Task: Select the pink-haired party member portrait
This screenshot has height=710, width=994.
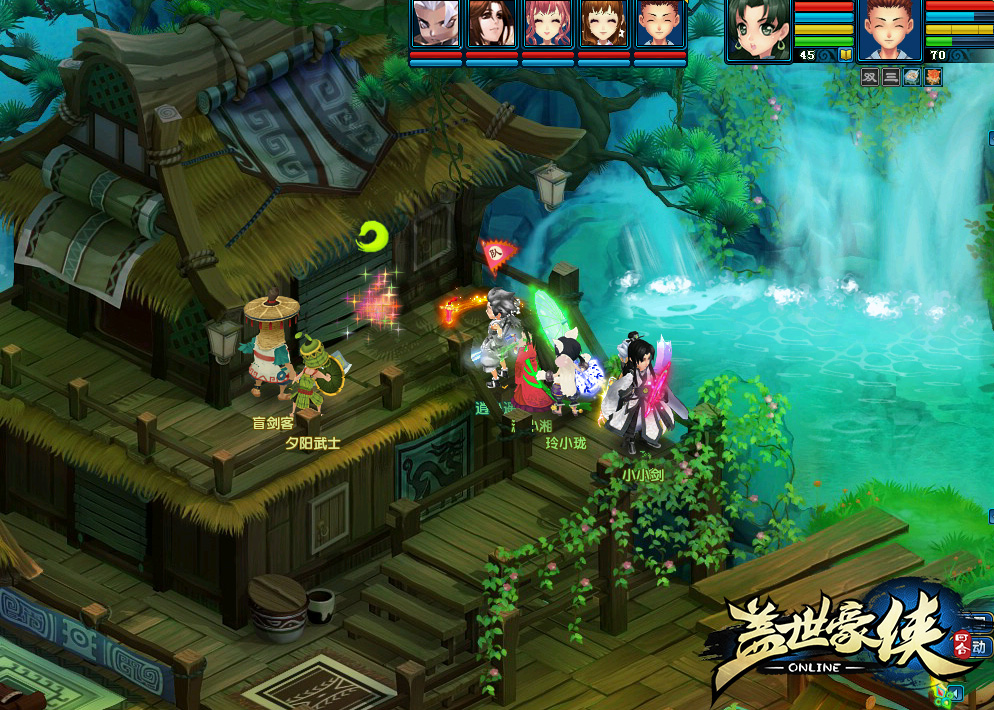Action: [548, 24]
